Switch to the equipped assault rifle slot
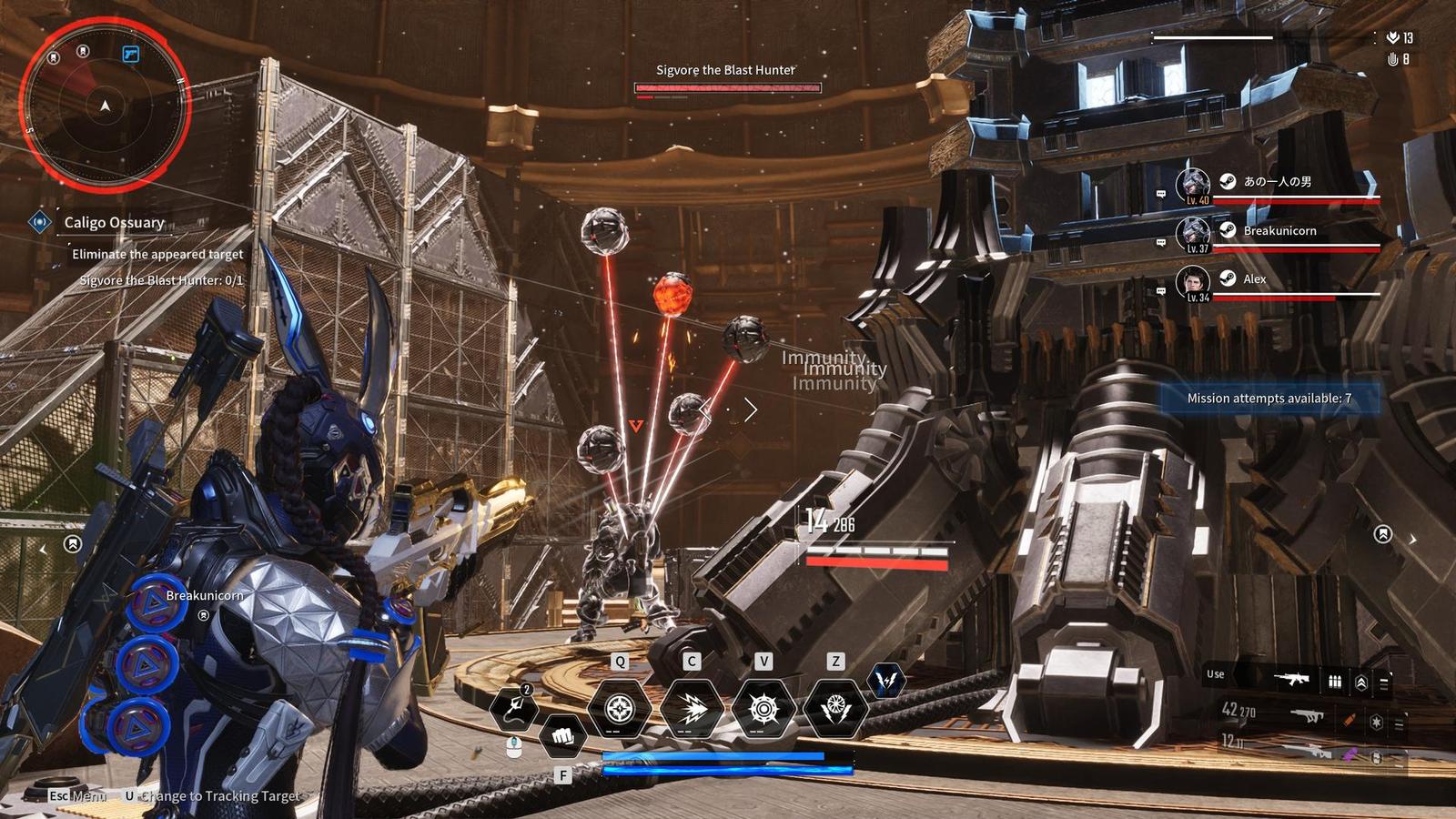Image resolution: width=1456 pixels, height=819 pixels. [x=1290, y=679]
